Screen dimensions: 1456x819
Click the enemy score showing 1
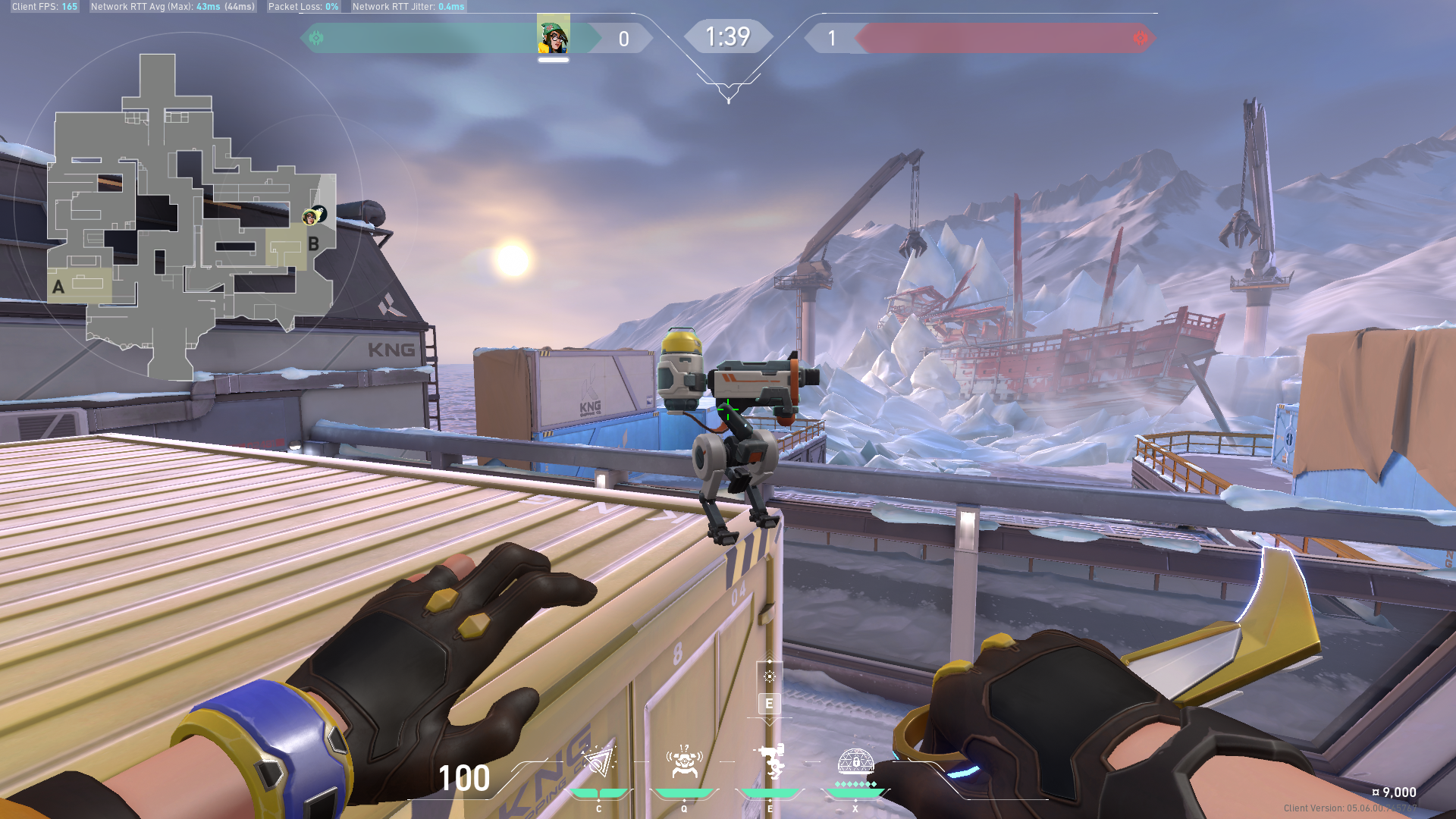pyautogui.click(x=833, y=39)
